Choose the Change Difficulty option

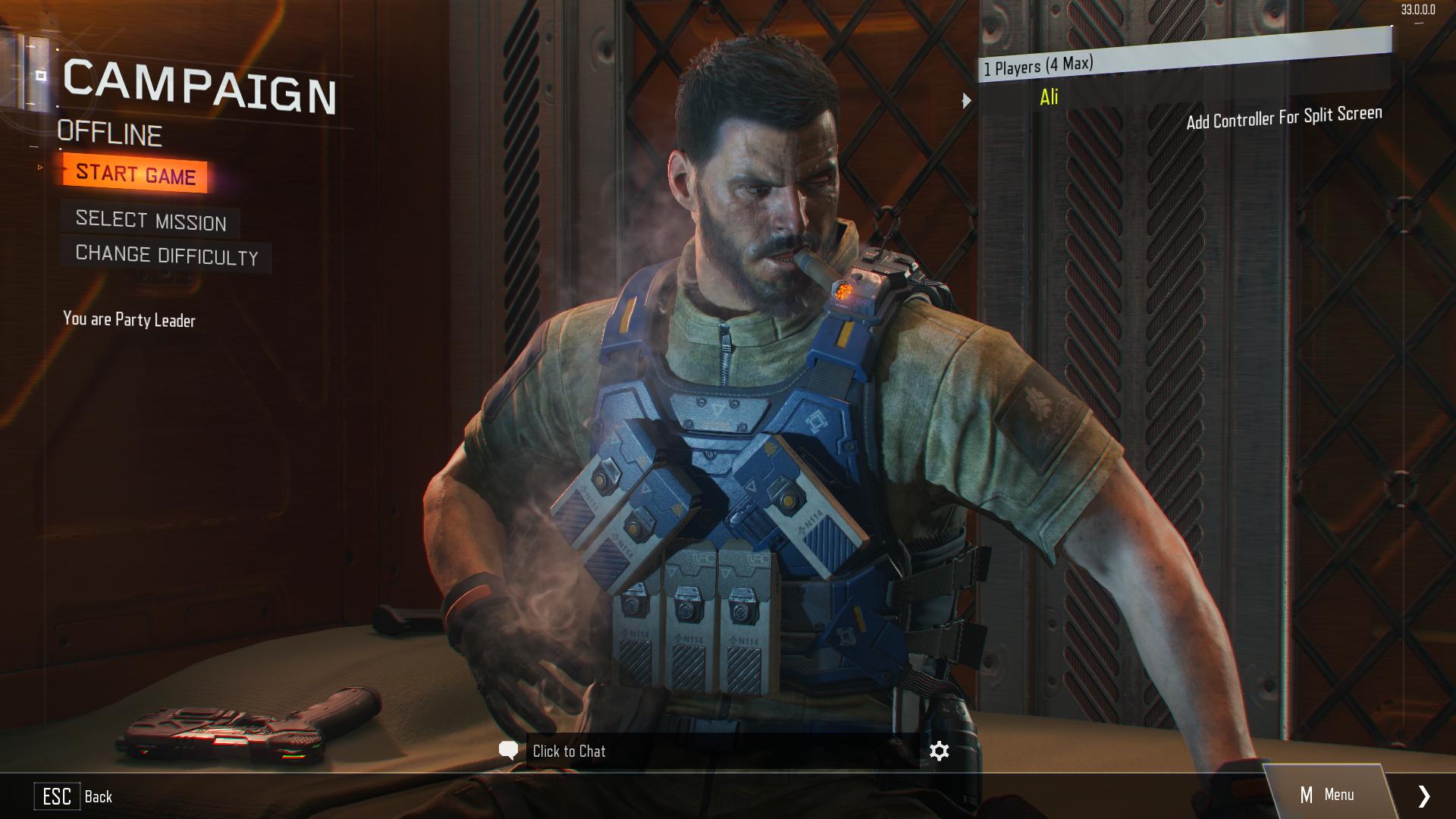167,255
